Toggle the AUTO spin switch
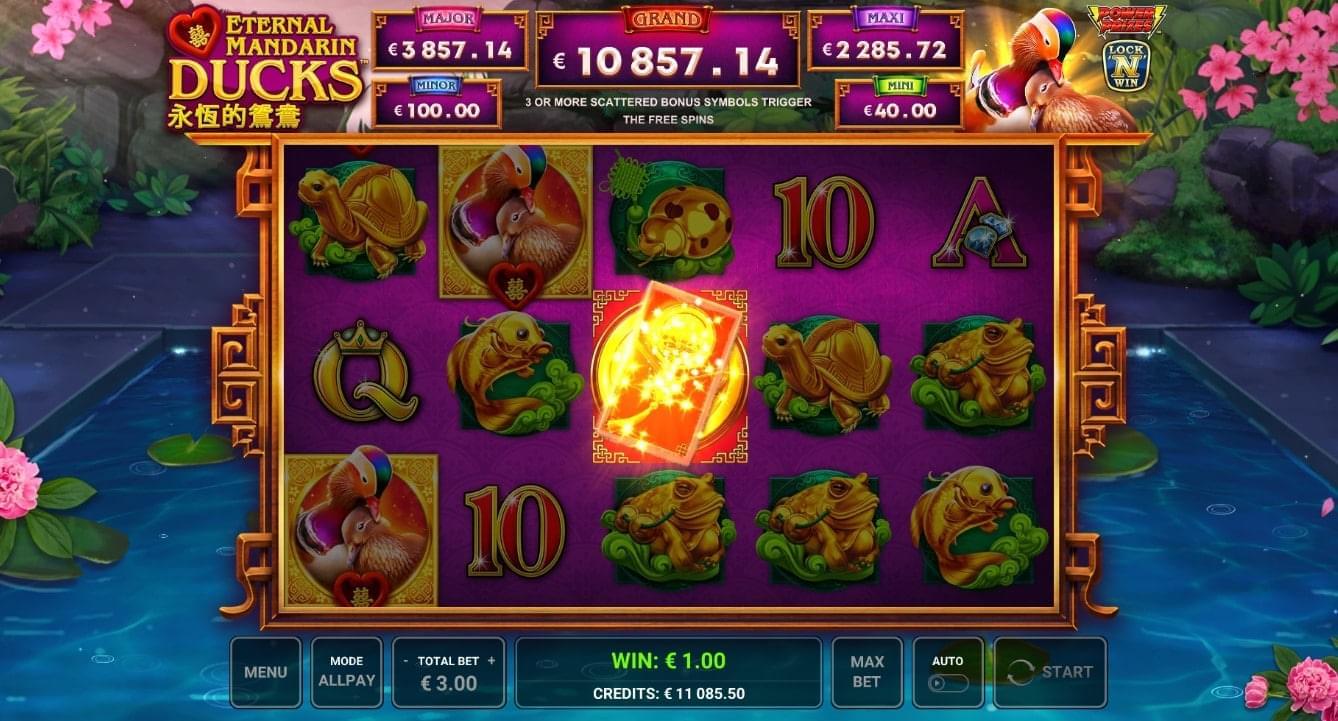 [x=948, y=683]
